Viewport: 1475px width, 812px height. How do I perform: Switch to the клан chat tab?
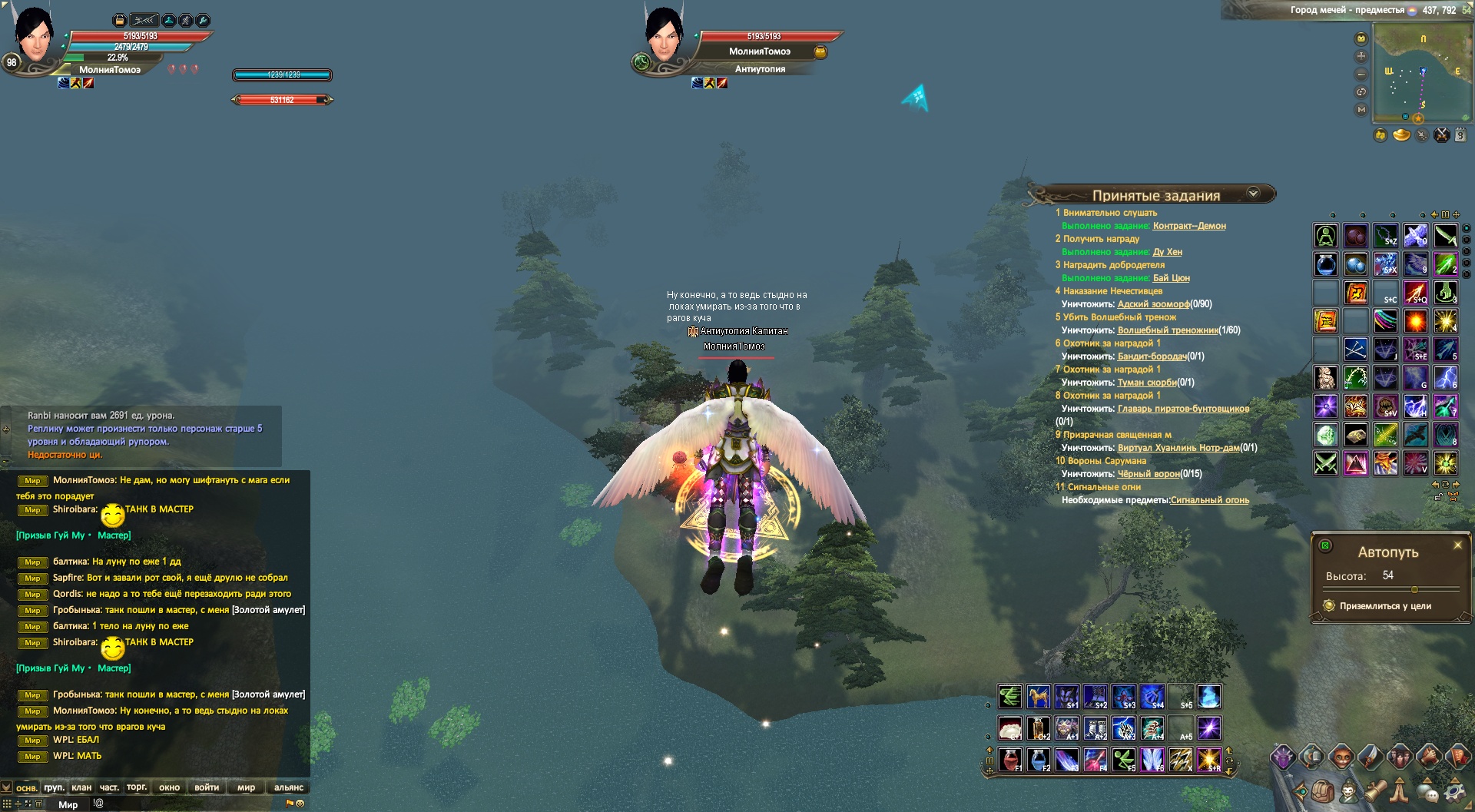coord(81,787)
